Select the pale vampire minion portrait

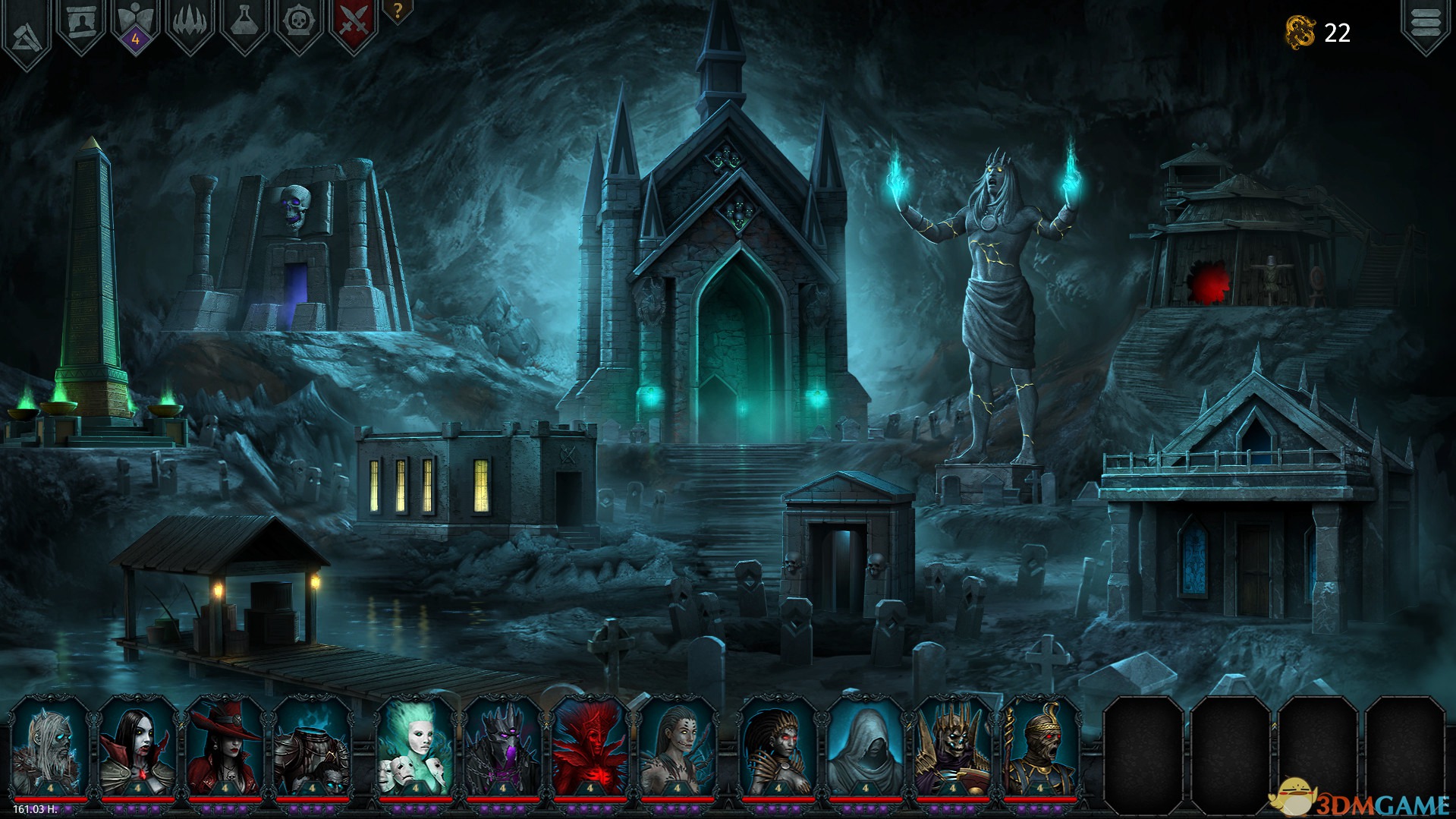[137, 746]
